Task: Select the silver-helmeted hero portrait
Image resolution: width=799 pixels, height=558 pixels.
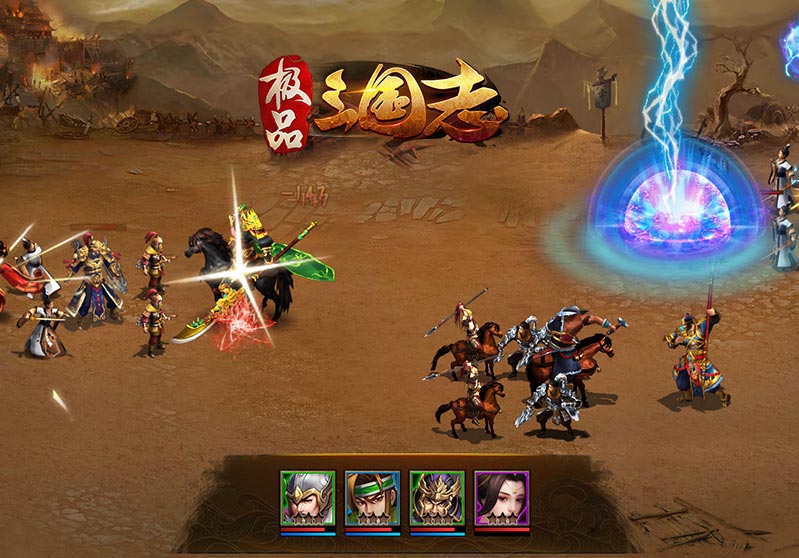Action: [x=307, y=497]
